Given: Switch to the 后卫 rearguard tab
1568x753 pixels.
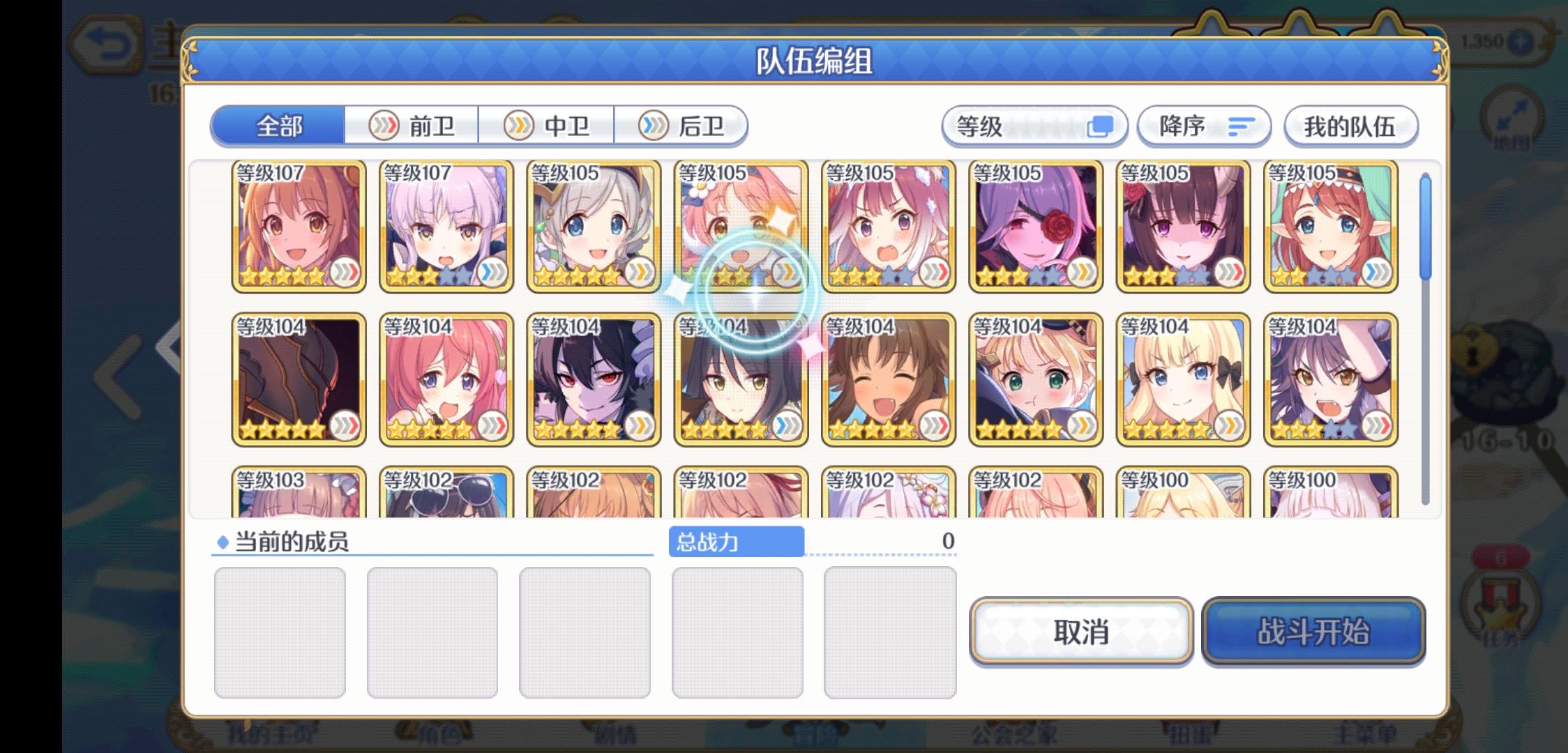Looking at the screenshot, I should 684,125.
